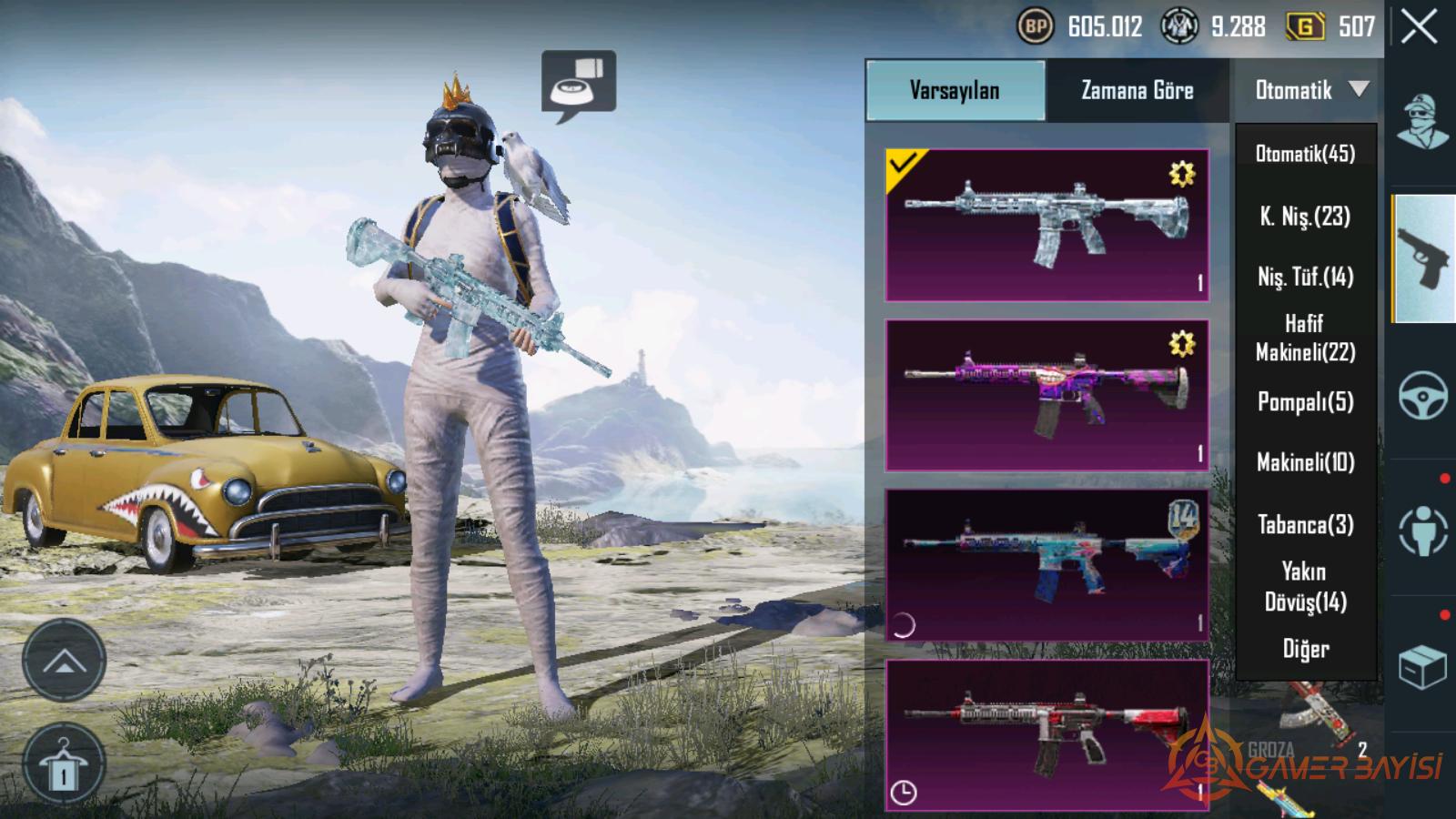Choose the Niş. Tüf.(14) filter

(1305, 277)
